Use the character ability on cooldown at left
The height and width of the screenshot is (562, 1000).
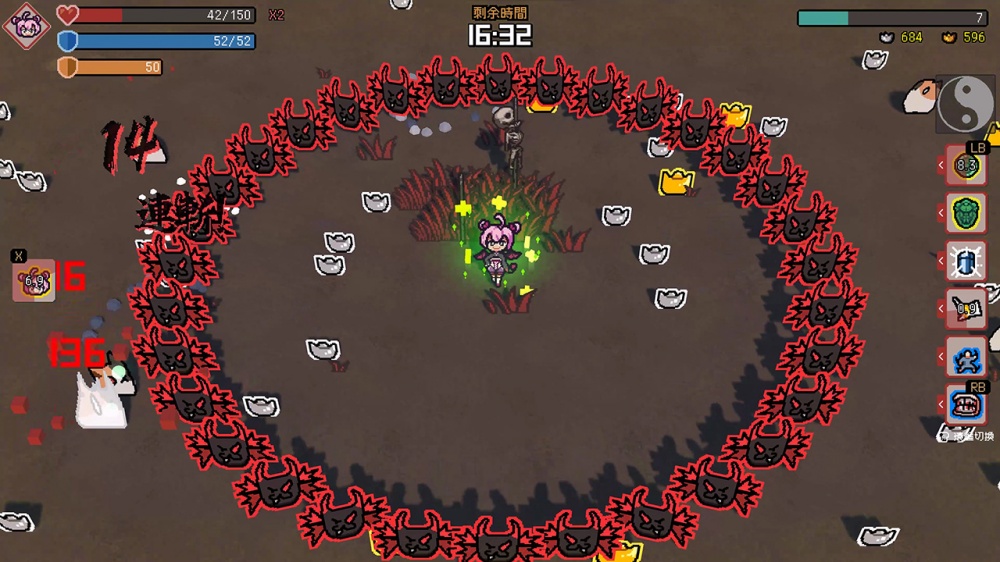(33, 280)
